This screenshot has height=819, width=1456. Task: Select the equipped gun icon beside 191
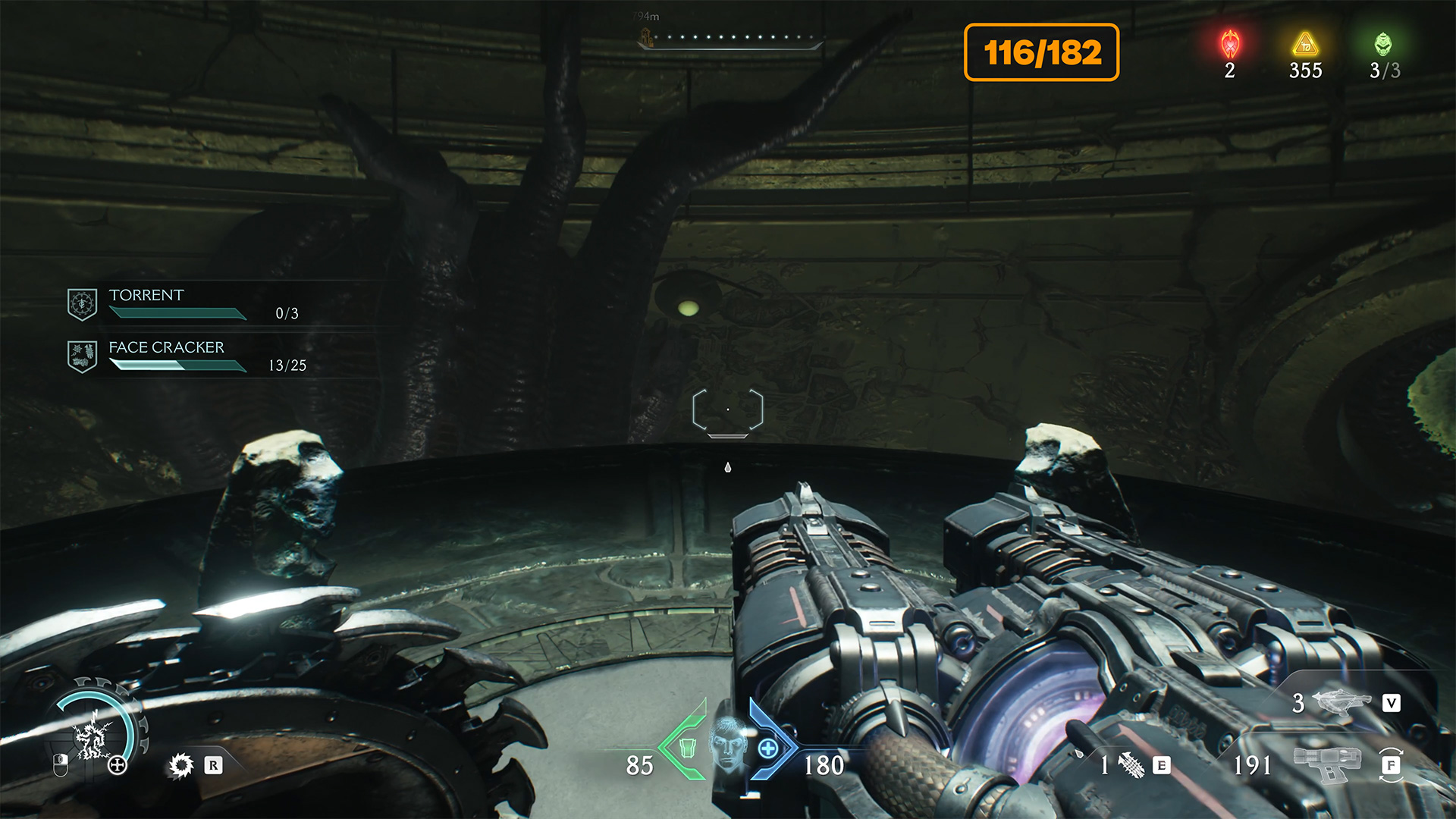point(1326,764)
